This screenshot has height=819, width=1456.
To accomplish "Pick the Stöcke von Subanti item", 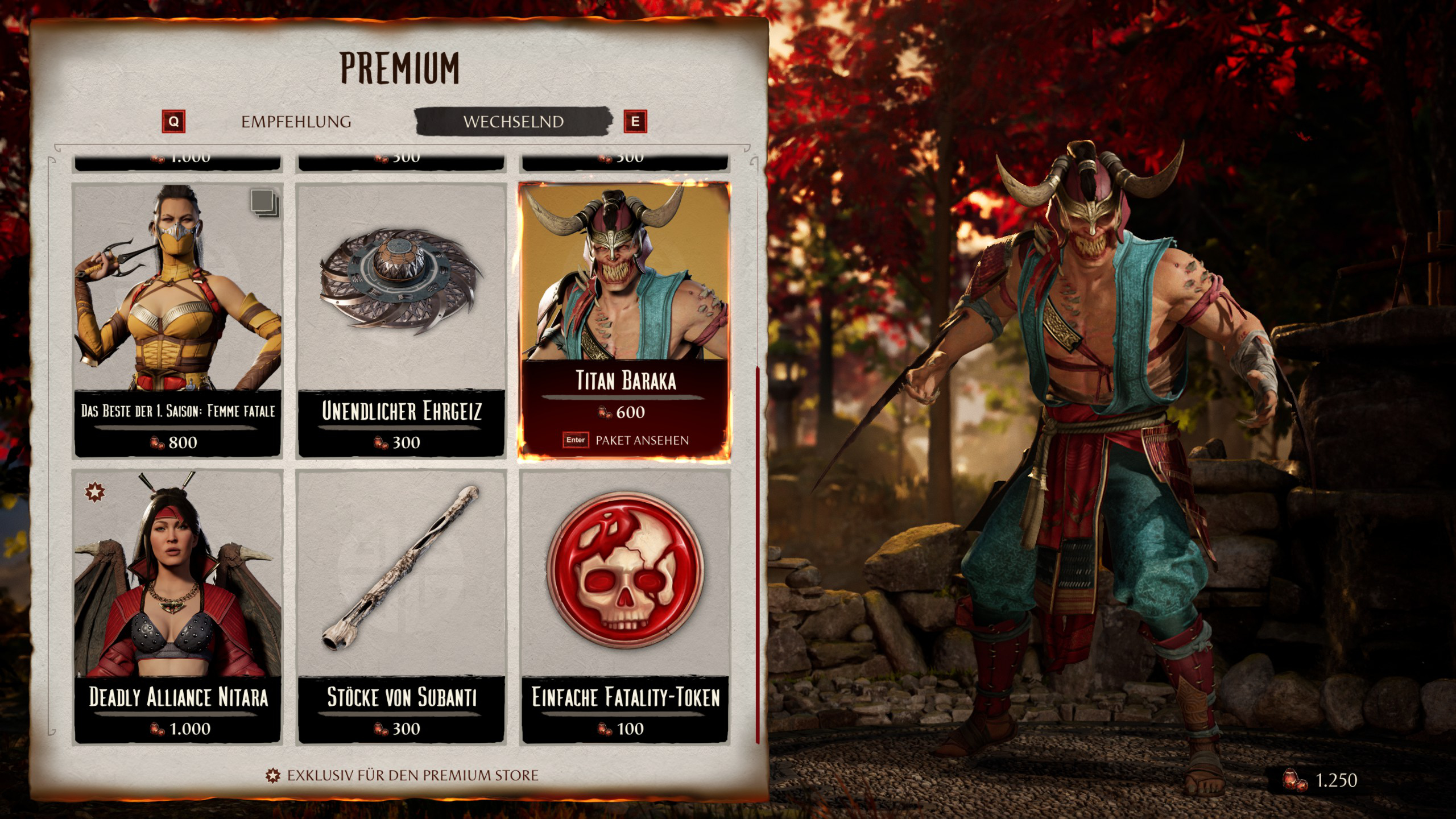I will click(x=401, y=606).
